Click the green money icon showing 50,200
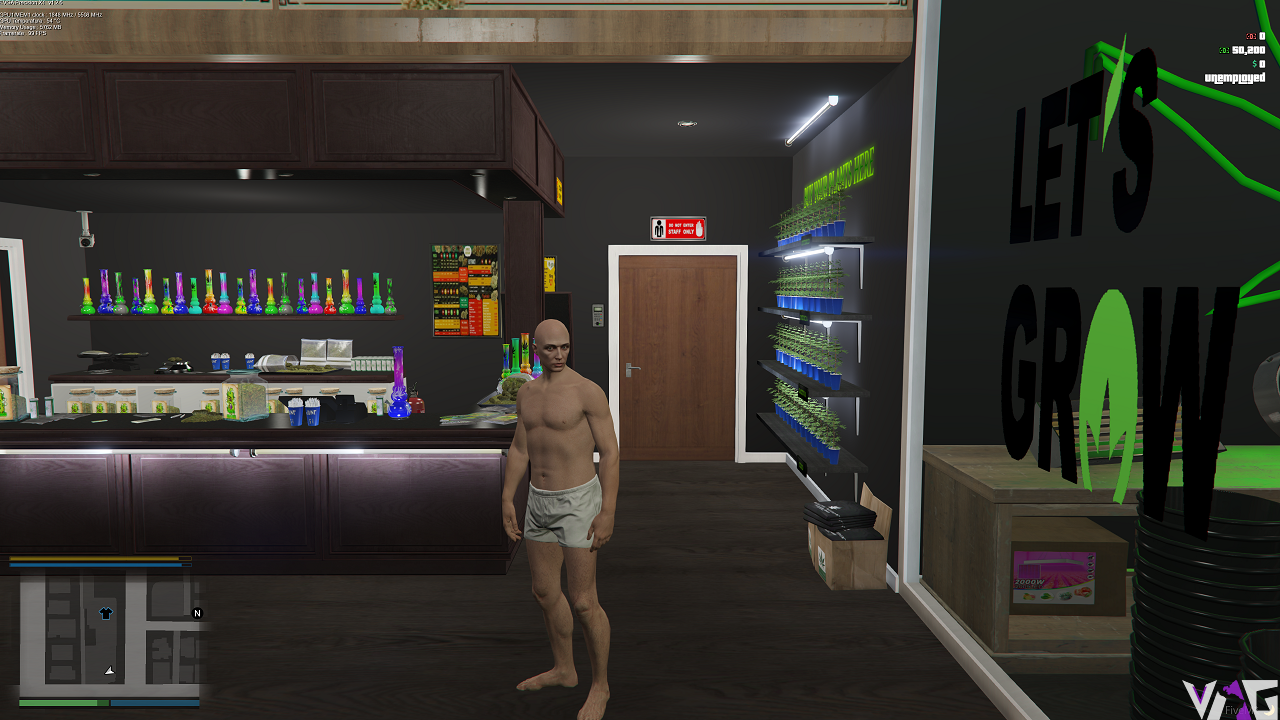 (1224, 51)
